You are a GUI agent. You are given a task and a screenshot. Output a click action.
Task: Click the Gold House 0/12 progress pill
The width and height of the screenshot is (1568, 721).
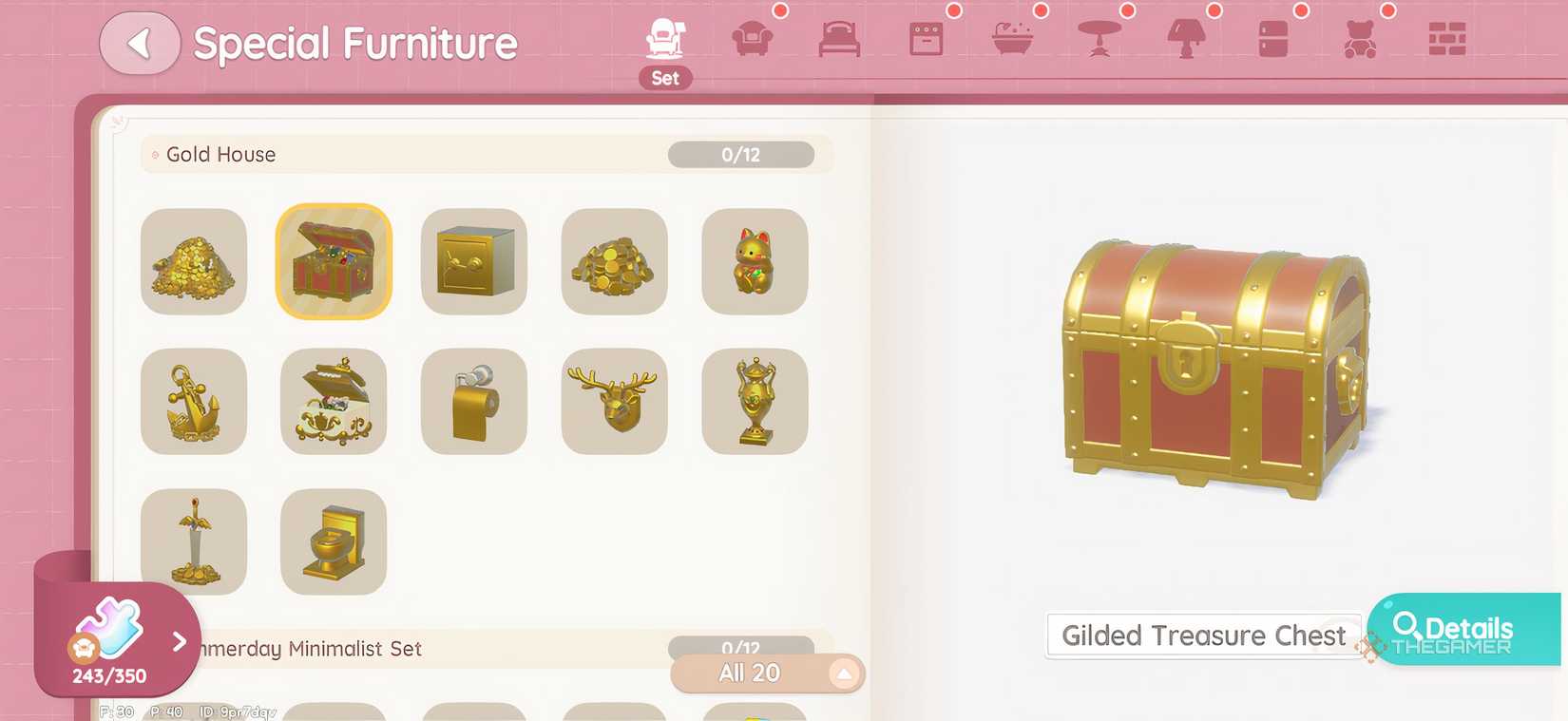(x=740, y=154)
